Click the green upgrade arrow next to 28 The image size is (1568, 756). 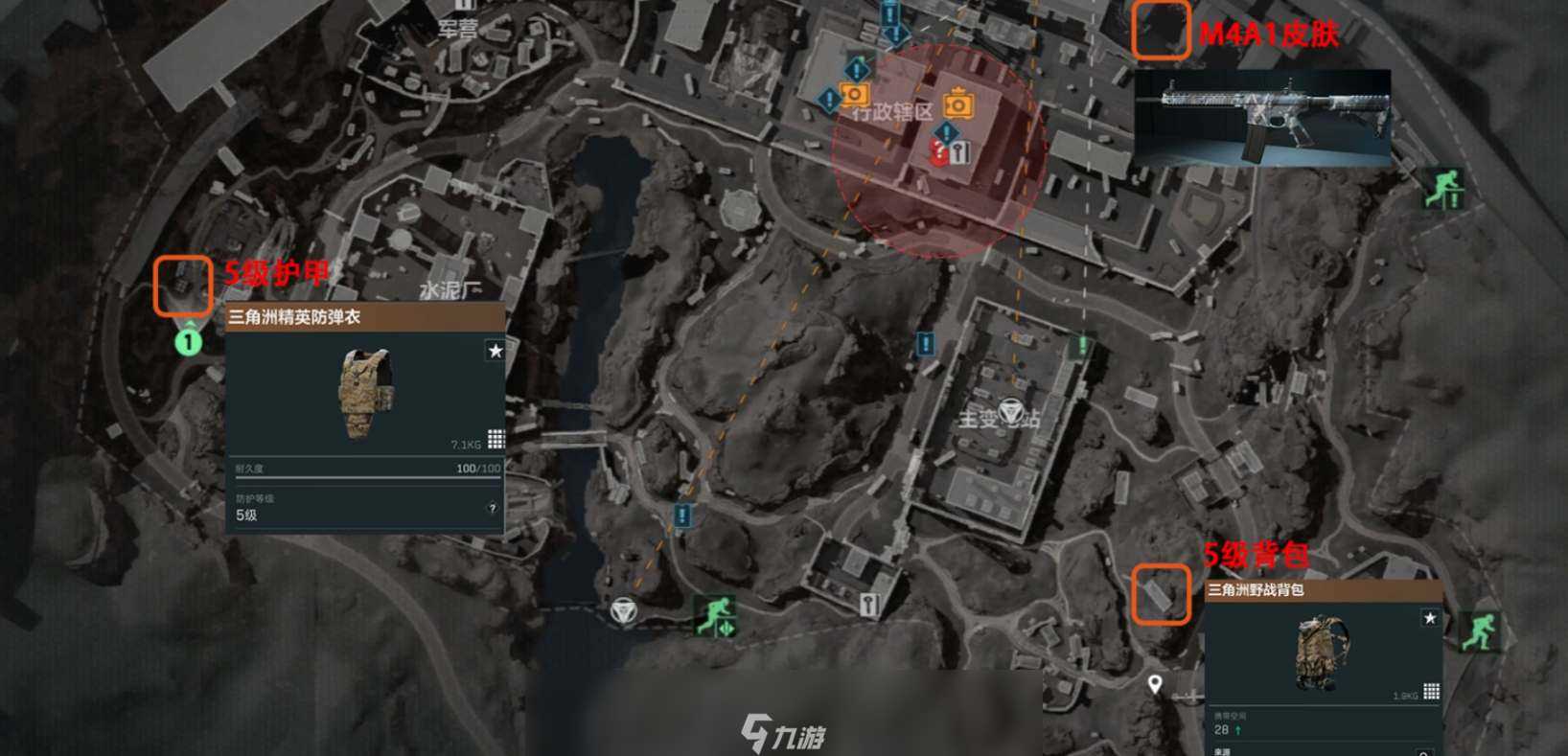(1237, 729)
